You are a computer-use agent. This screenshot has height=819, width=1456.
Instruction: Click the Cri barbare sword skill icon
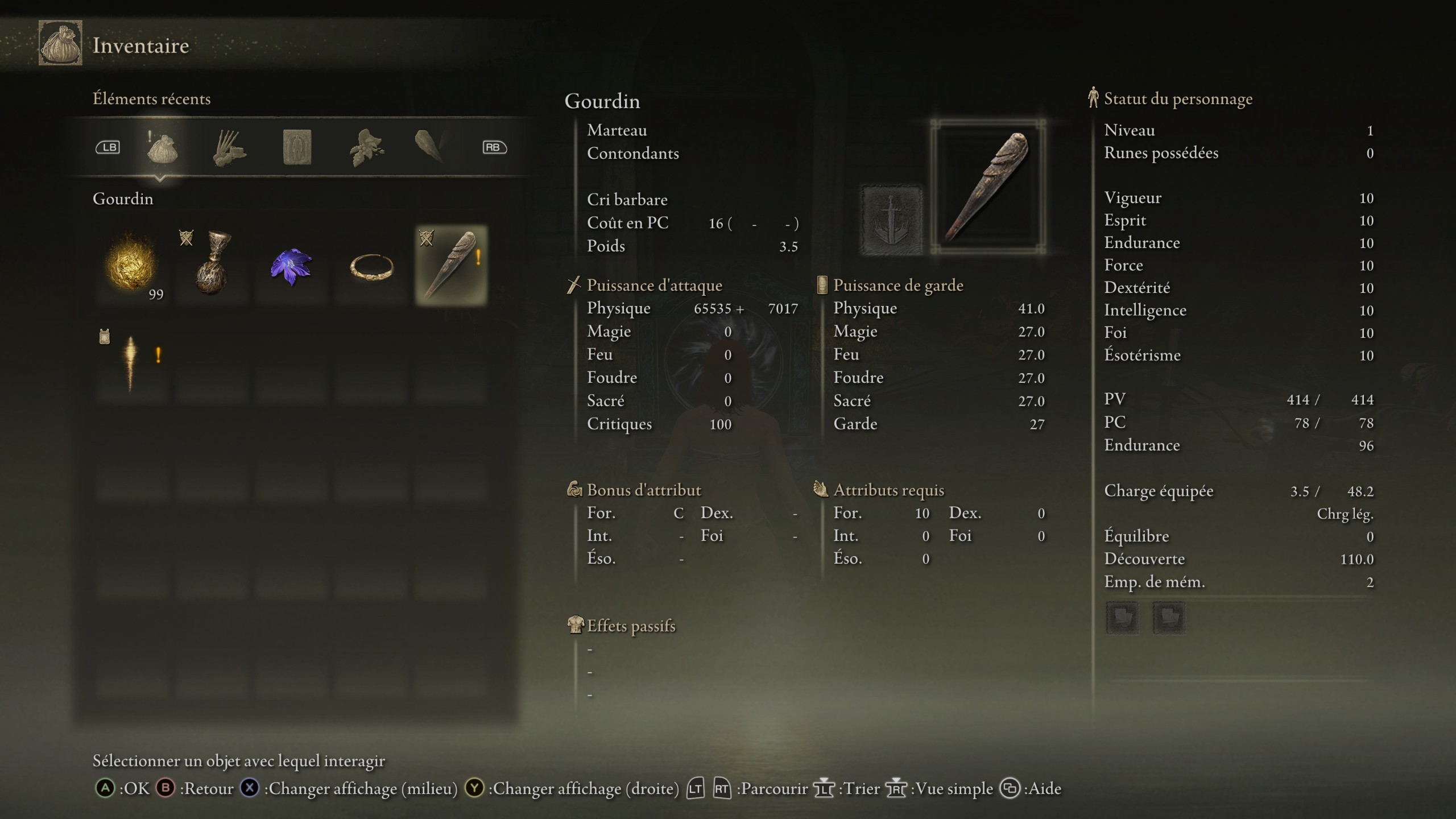point(891,220)
